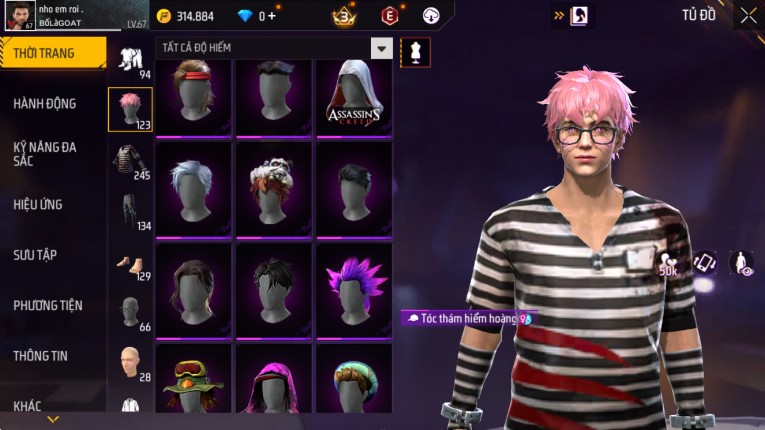
Task: Show the Thông Tin tab
Action: coord(41,356)
